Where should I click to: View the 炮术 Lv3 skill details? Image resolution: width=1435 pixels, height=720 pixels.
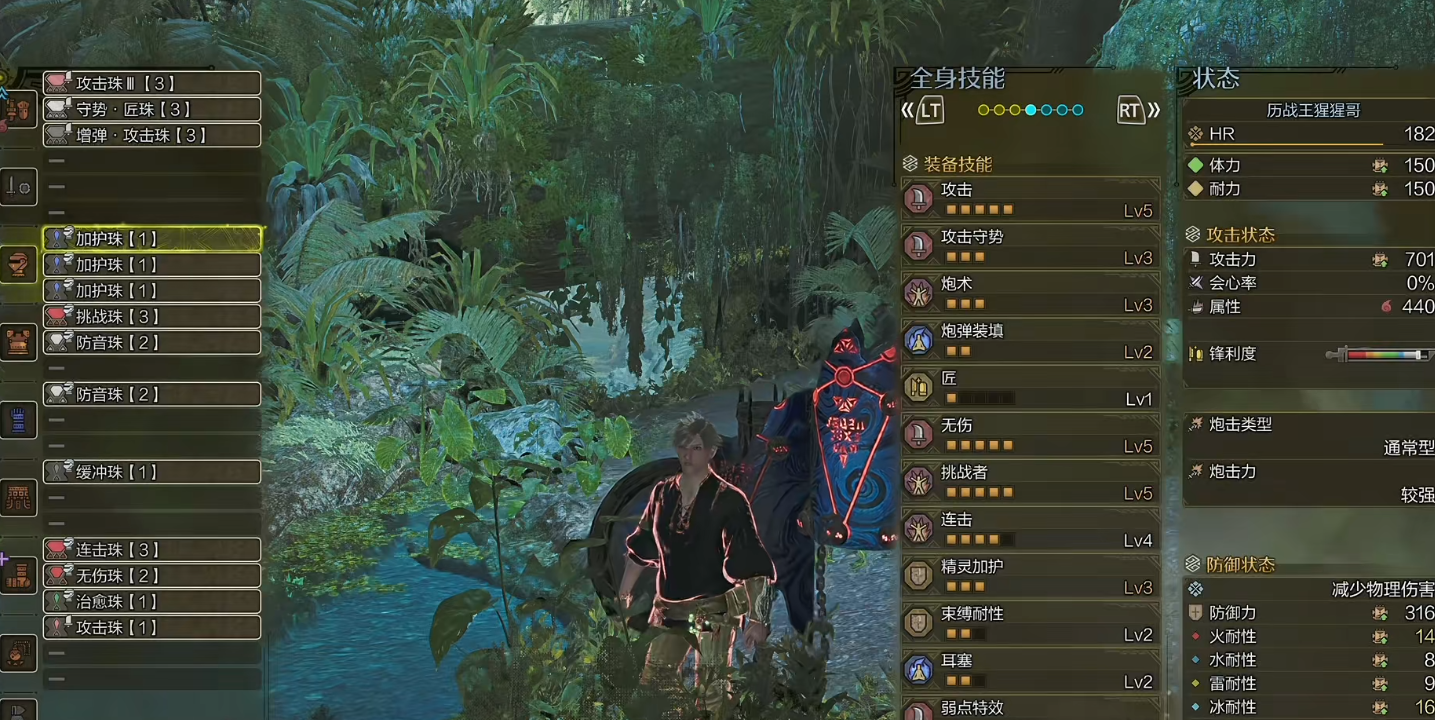pos(1030,293)
